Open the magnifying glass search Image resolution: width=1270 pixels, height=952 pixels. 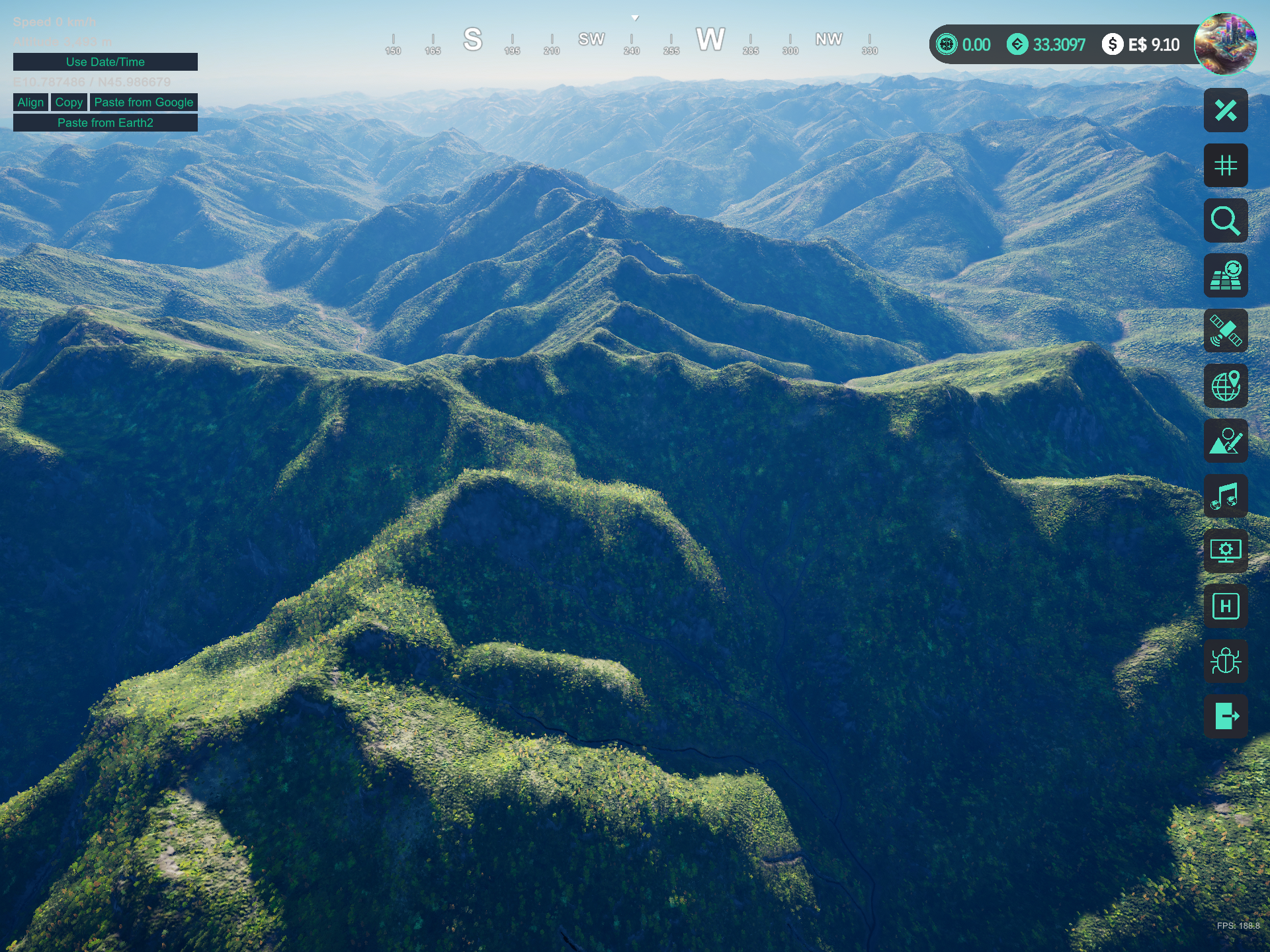1226,221
